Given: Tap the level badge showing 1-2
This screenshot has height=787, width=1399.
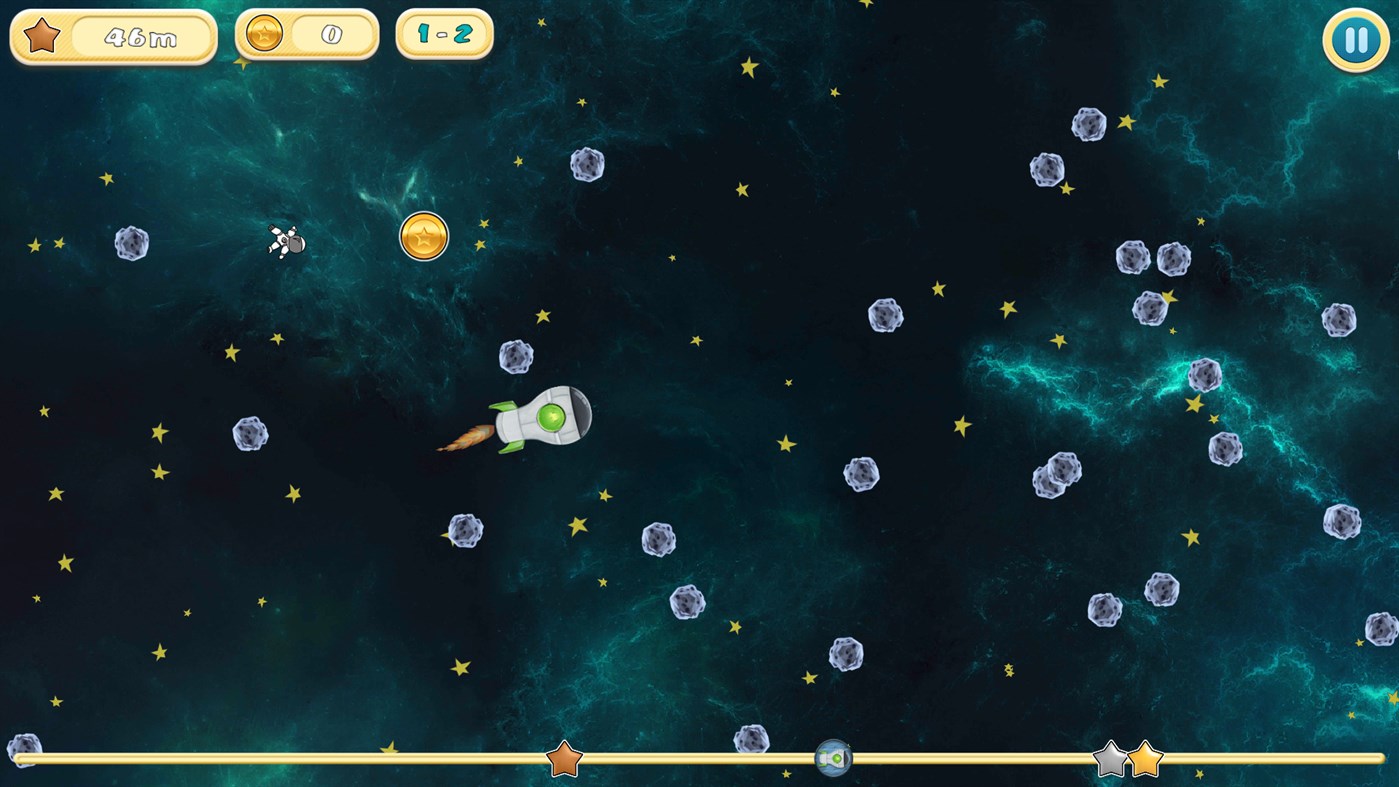Looking at the screenshot, I should tap(444, 33).
